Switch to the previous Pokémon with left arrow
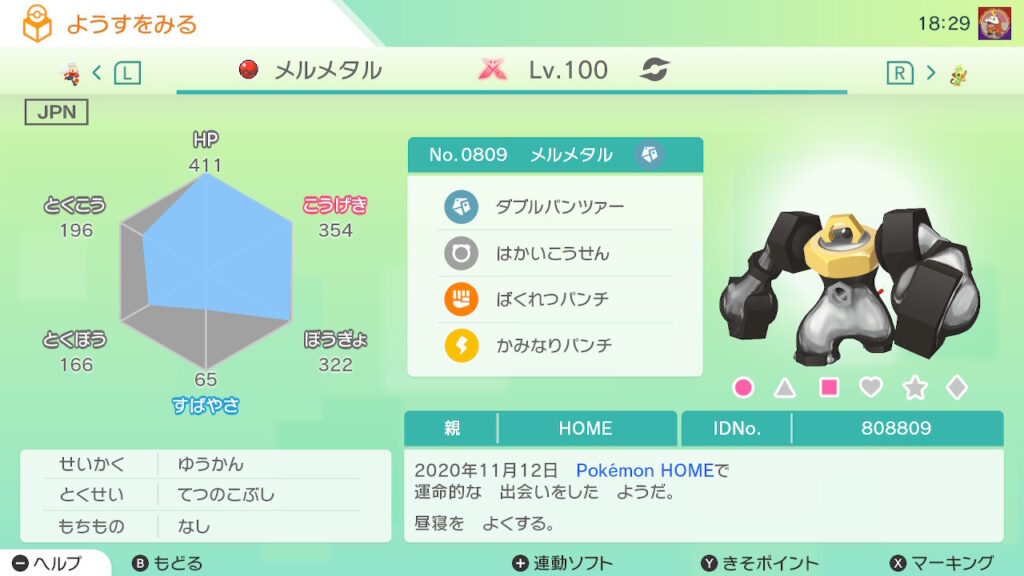 point(97,72)
